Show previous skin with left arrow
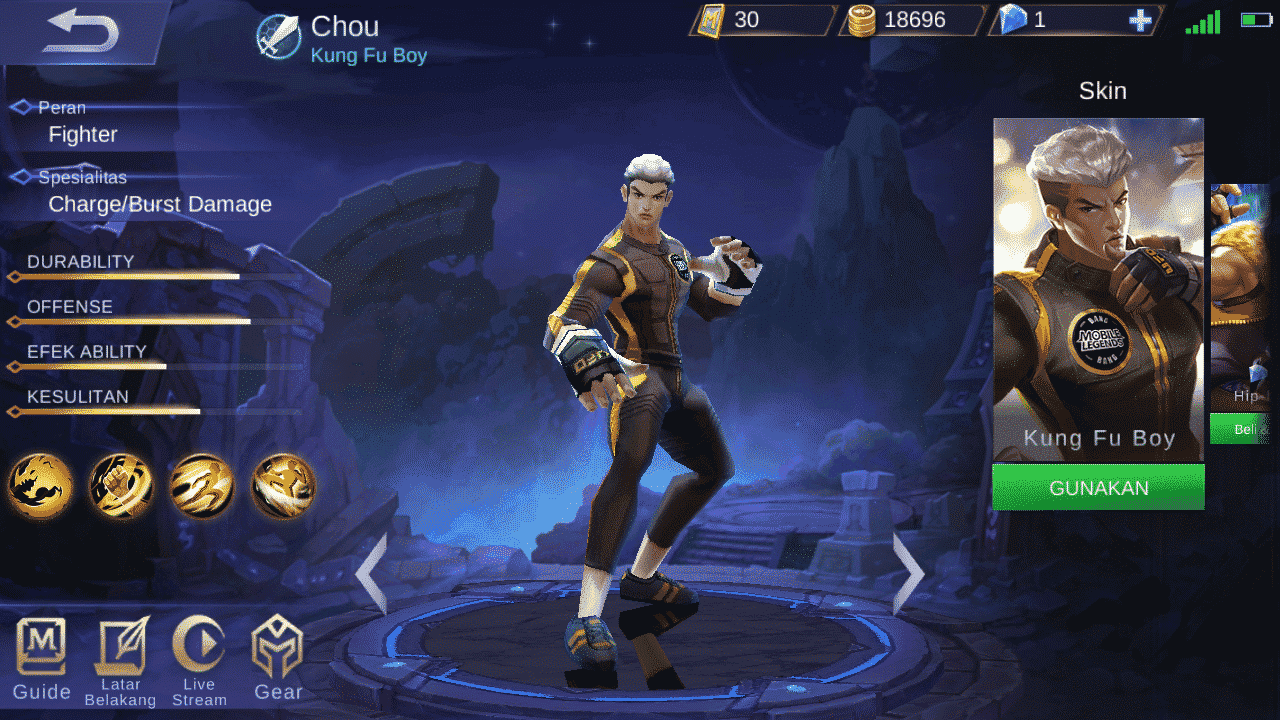1280x720 pixels. (x=371, y=573)
